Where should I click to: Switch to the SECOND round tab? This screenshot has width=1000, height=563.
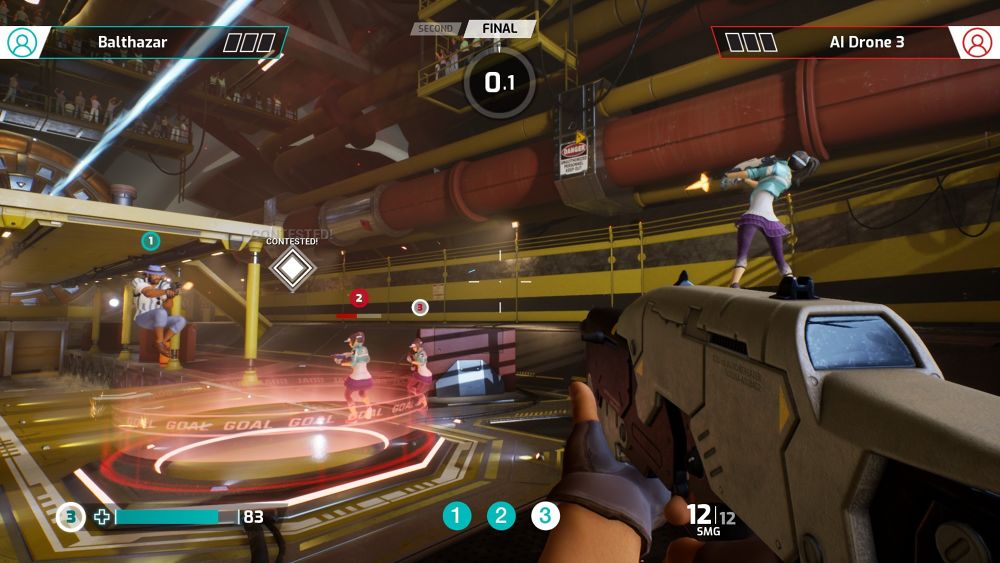pos(436,29)
